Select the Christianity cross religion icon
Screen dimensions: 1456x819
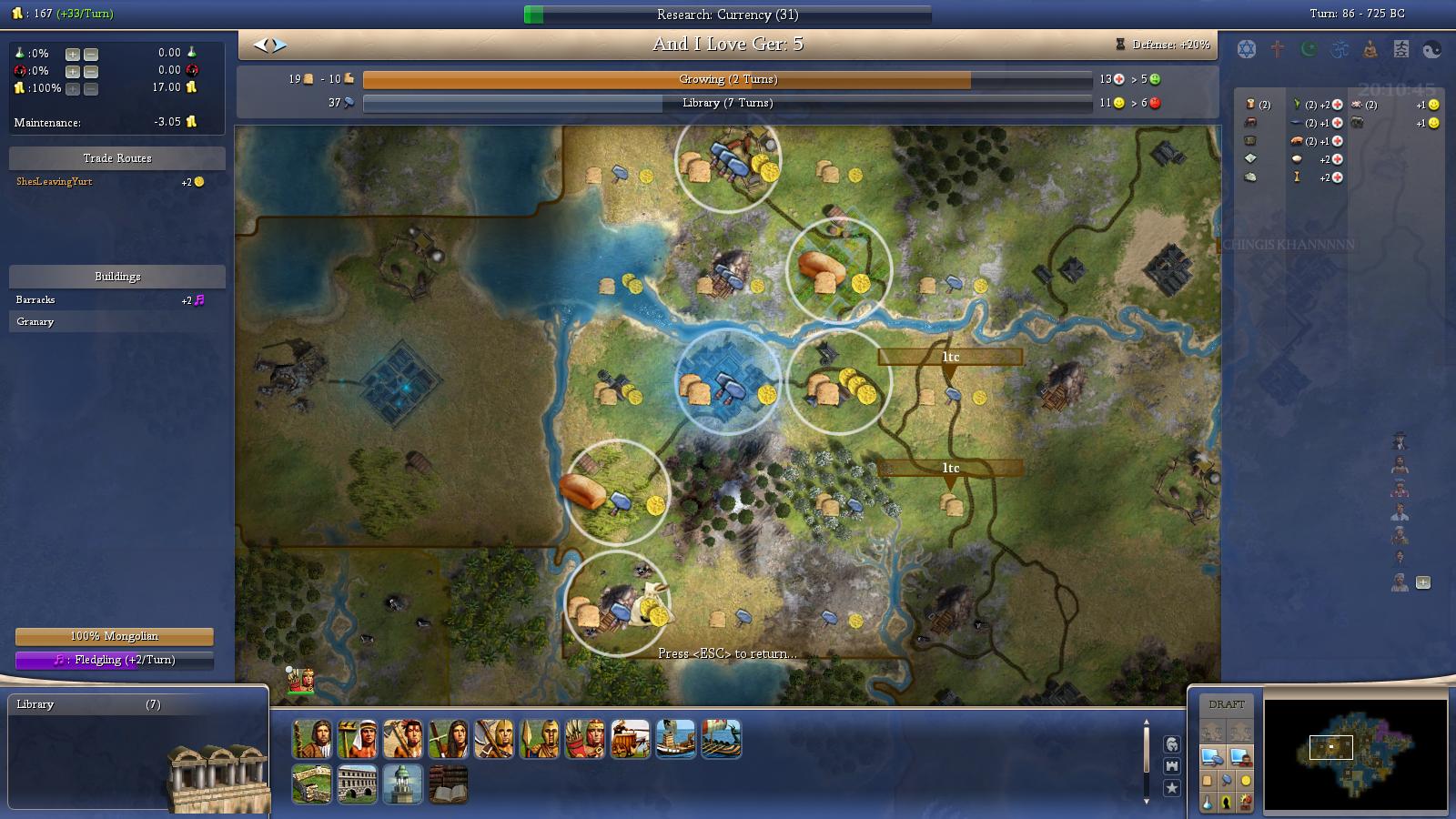click(1277, 48)
